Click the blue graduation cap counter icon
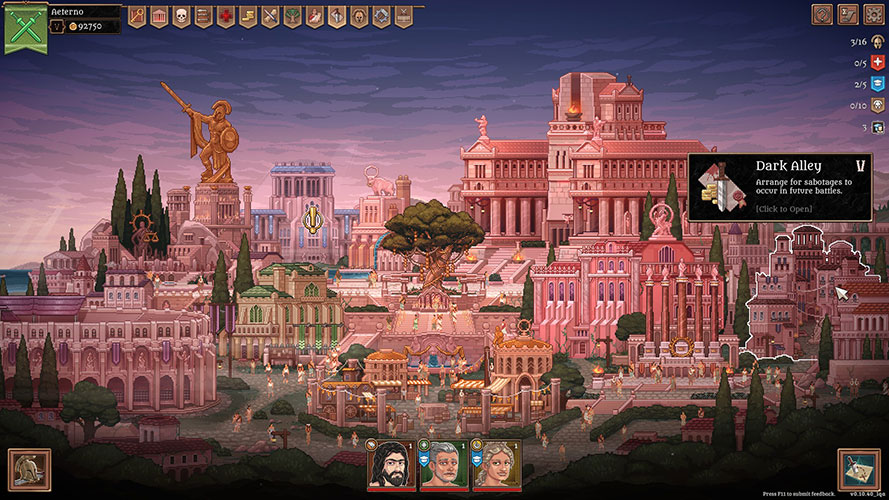Image resolution: width=889 pixels, height=500 pixels. pos(878,83)
